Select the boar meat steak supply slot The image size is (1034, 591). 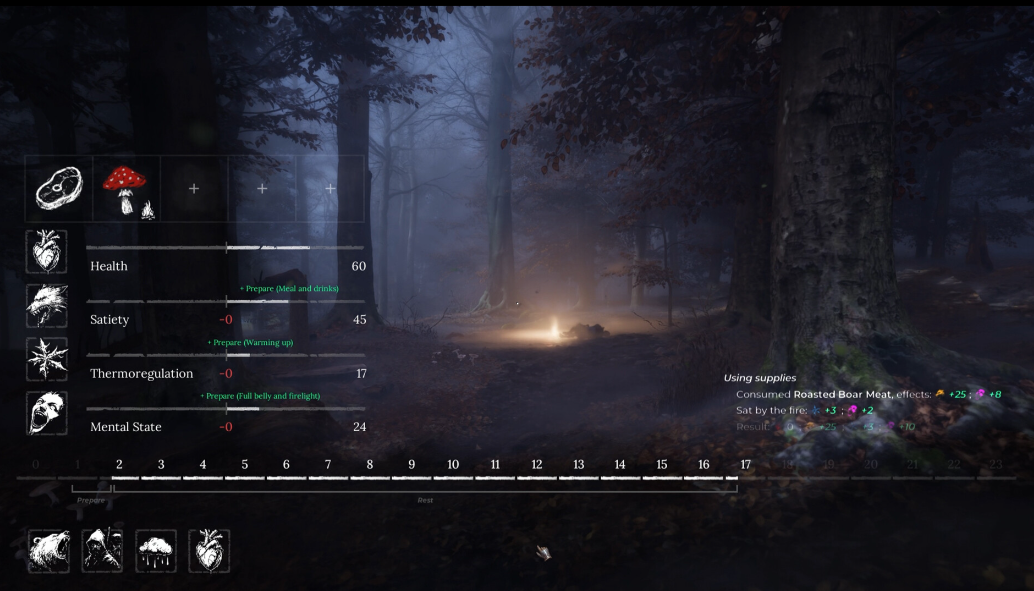click(x=59, y=188)
